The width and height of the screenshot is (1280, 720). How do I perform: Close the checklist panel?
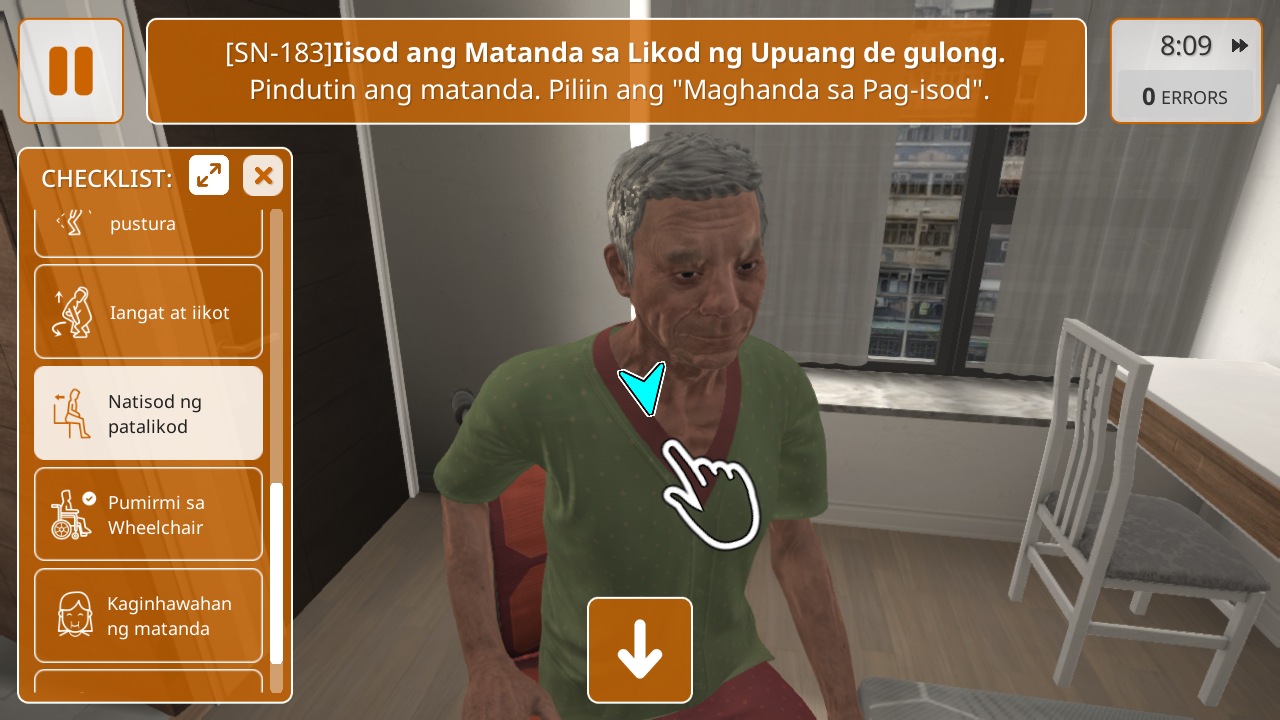pos(263,176)
